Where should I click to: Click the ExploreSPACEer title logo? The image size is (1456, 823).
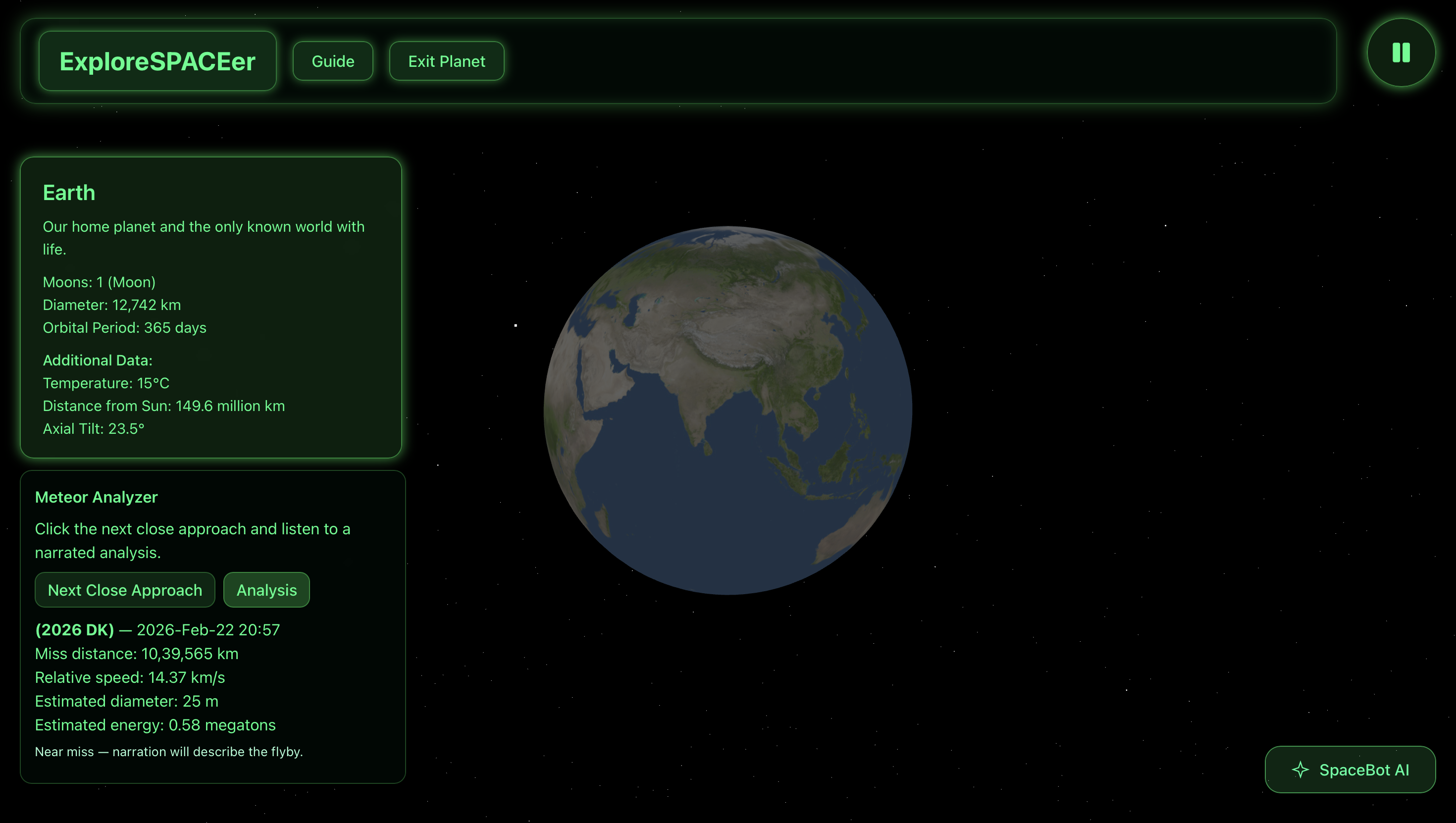tap(157, 61)
